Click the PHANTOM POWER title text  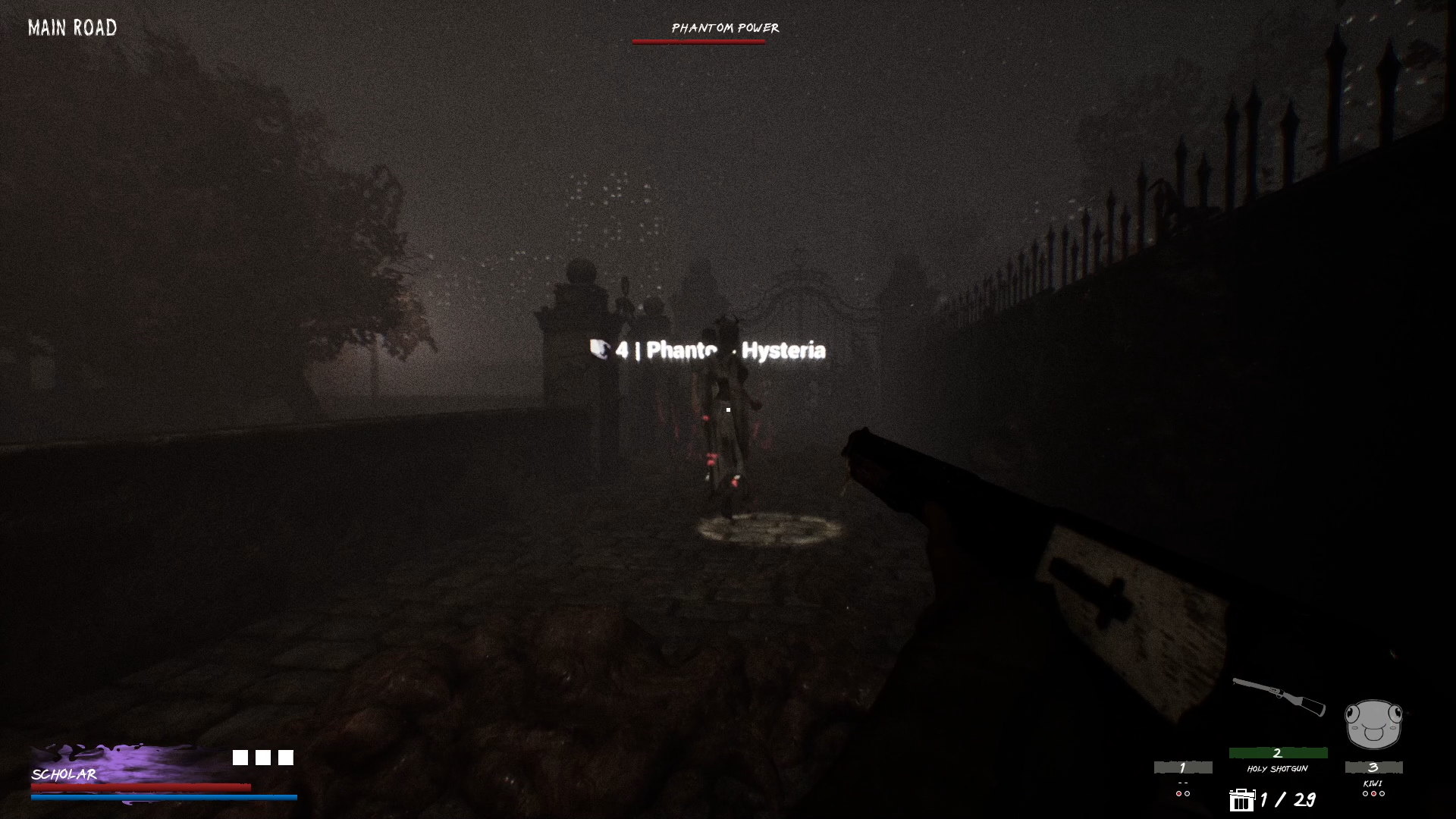pyautogui.click(x=724, y=29)
